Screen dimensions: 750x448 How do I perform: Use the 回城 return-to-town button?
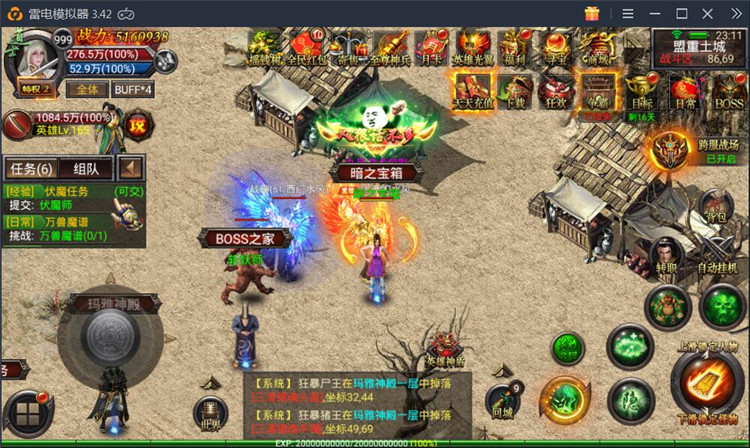pos(503,398)
